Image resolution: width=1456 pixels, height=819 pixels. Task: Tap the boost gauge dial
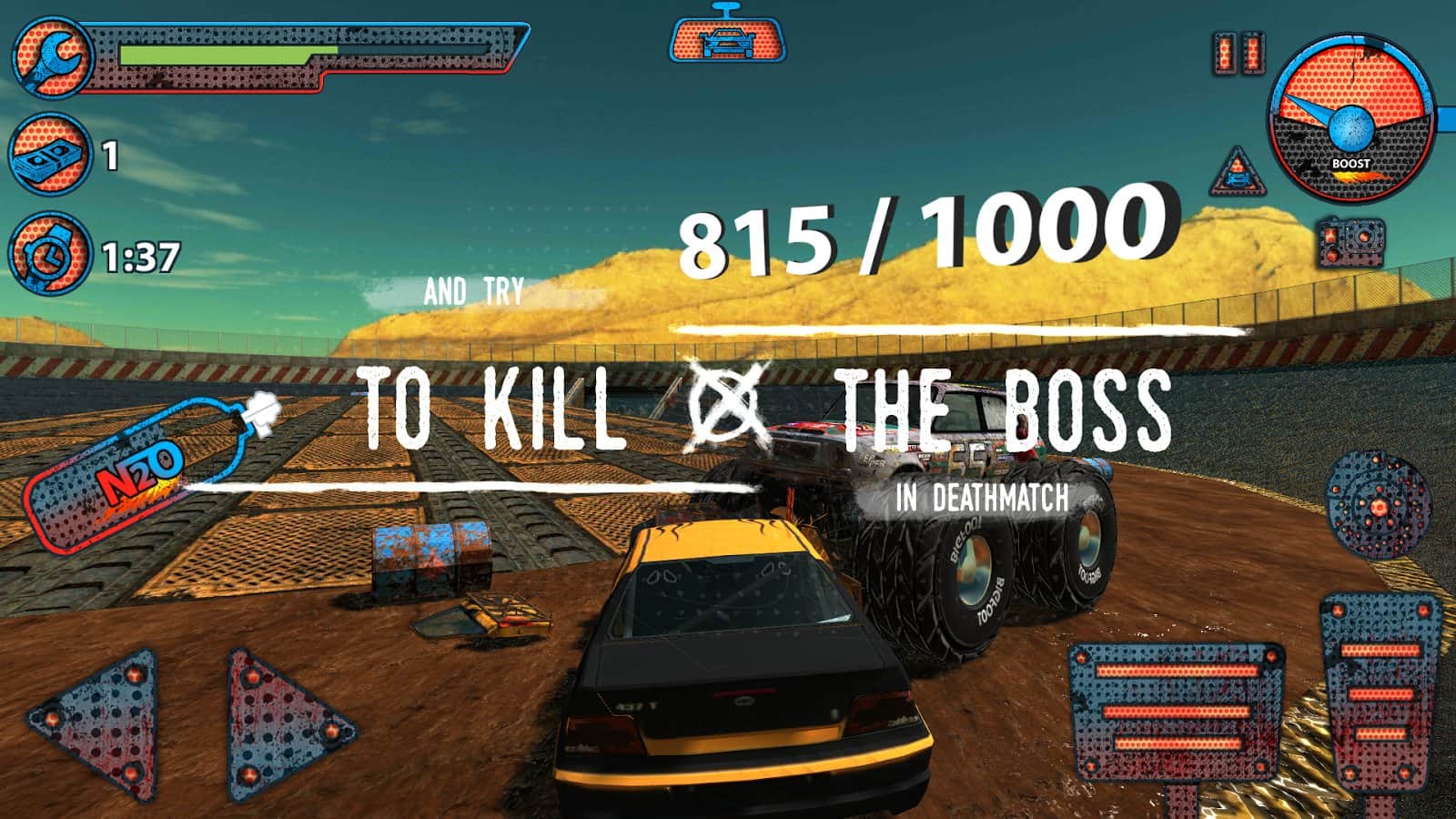click(1351, 118)
